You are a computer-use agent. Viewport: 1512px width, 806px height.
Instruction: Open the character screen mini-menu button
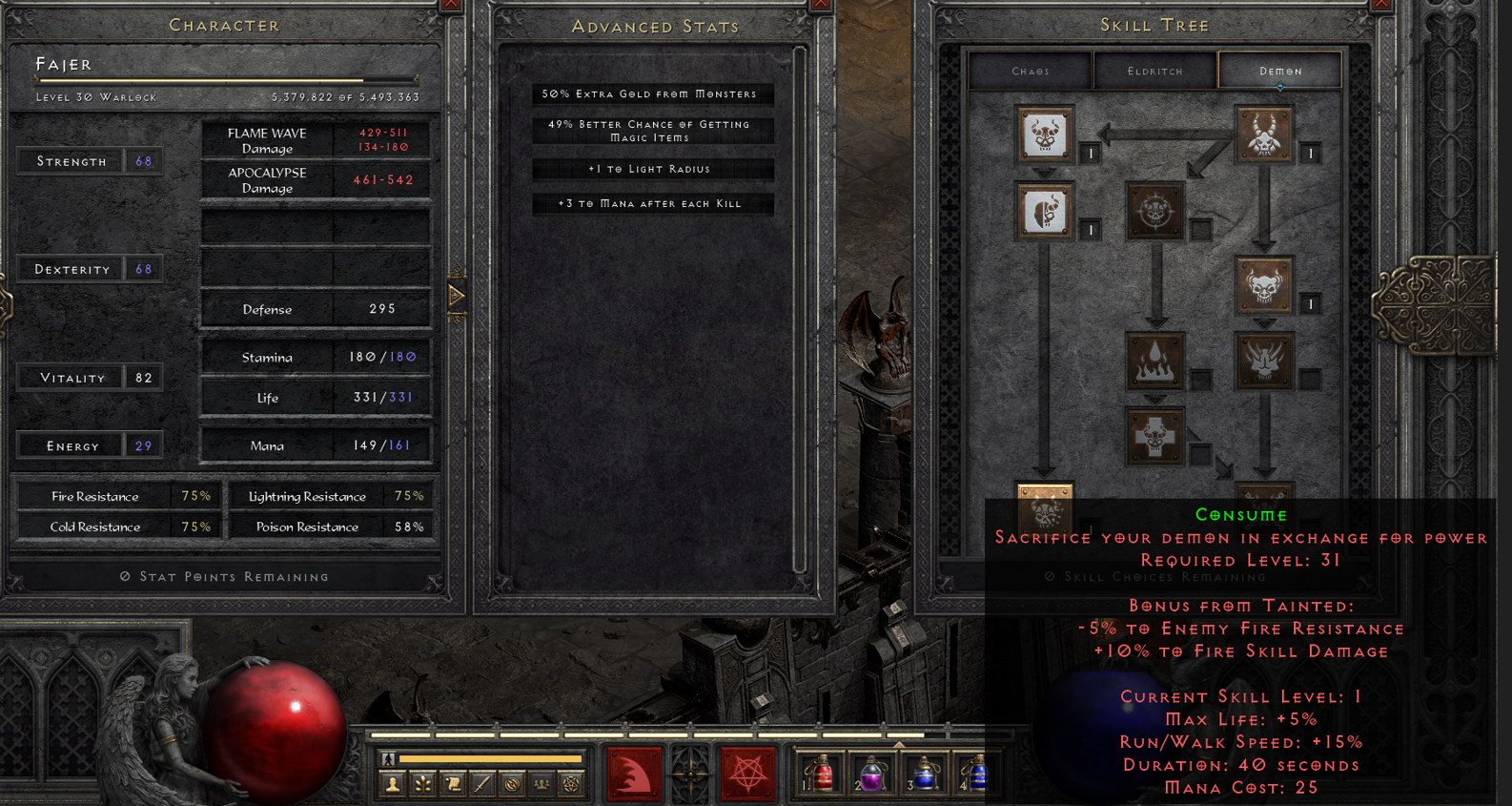pyautogui.click(x=392, y=784)
